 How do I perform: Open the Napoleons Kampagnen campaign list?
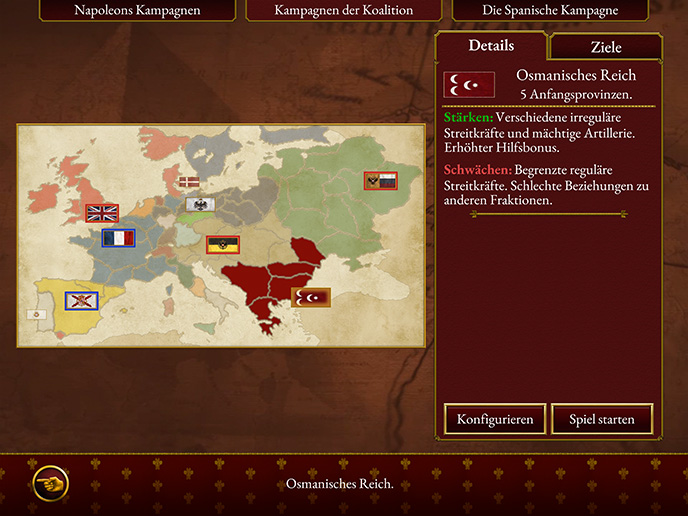coord(138,11)
